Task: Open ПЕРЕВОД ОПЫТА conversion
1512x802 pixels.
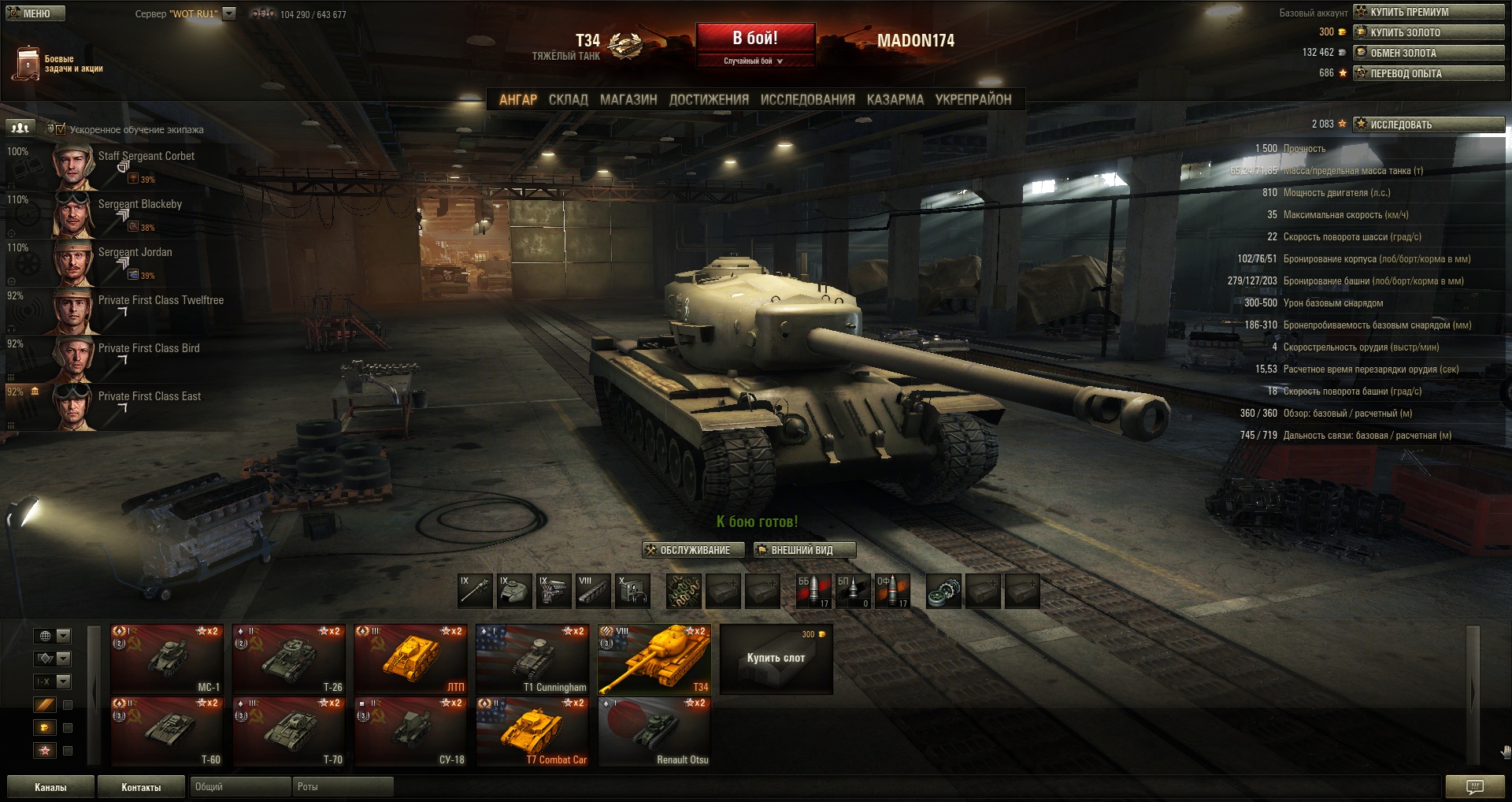Action: click(1428, 73)
